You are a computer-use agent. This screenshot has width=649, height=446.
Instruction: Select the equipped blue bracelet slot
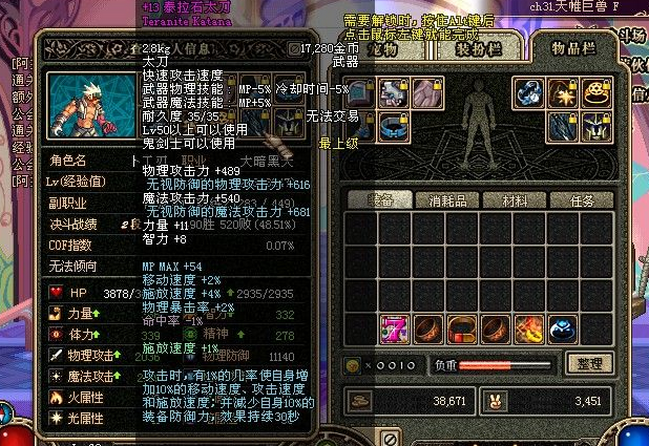point(529,93)
